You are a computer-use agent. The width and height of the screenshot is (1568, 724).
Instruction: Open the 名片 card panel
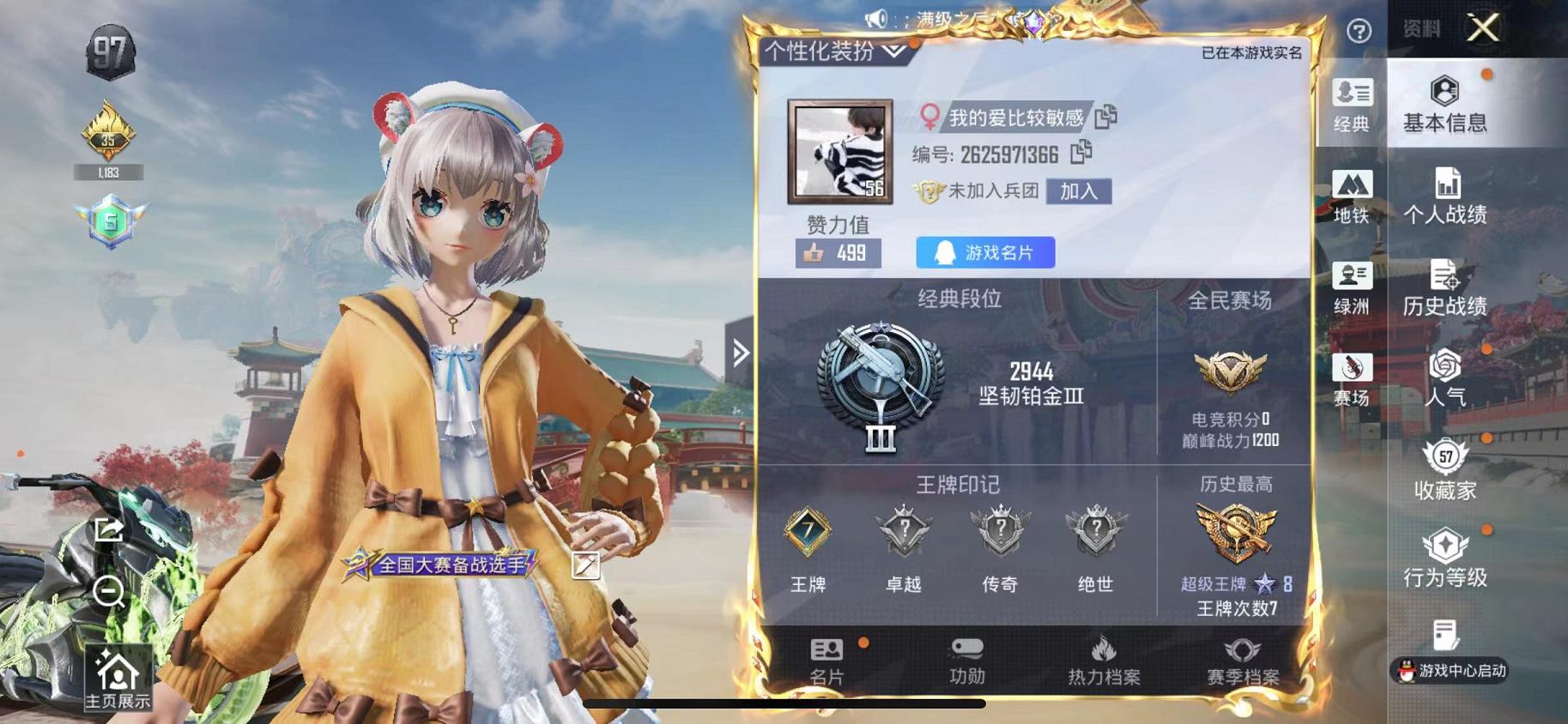point(825,673)
